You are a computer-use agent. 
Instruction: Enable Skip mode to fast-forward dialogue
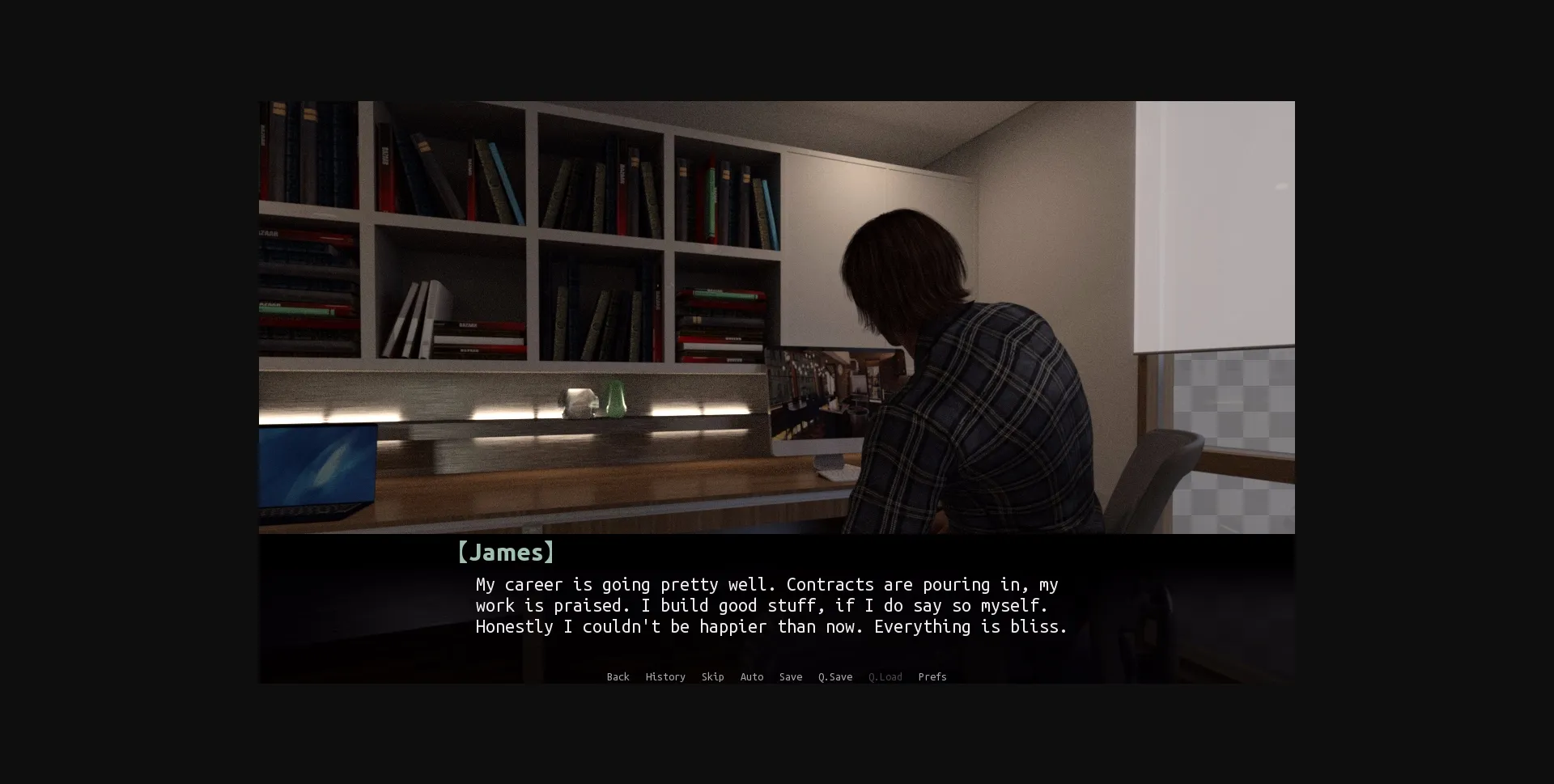(x=713, y=677)
